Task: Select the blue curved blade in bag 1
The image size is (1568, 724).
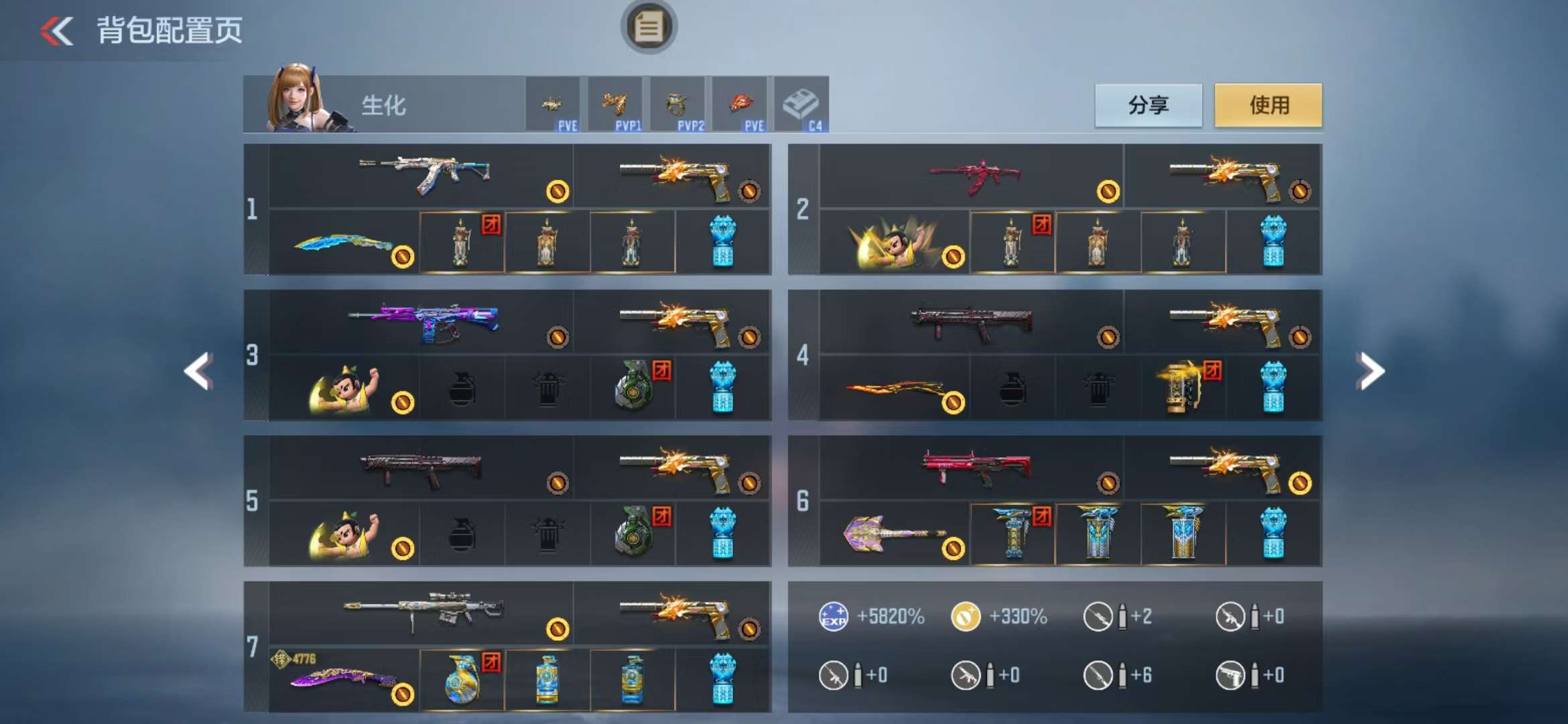Action: 343,243
